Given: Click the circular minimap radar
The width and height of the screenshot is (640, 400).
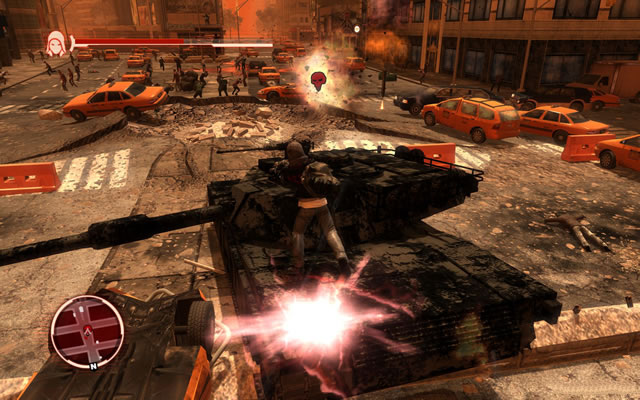Looking at the screenshot, I should pyautogui.click(x=87, y=332).
